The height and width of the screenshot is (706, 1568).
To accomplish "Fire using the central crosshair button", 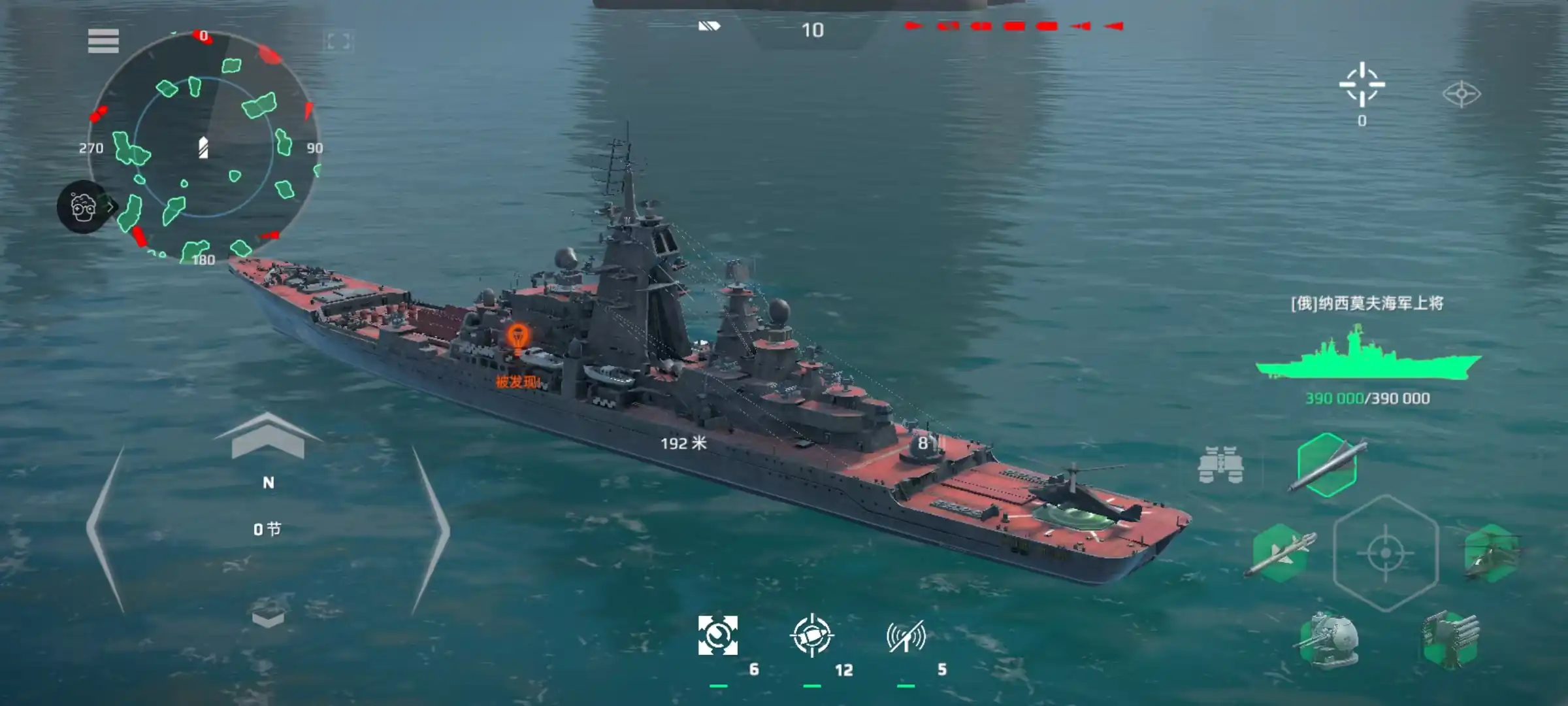I will point(1385,553).
